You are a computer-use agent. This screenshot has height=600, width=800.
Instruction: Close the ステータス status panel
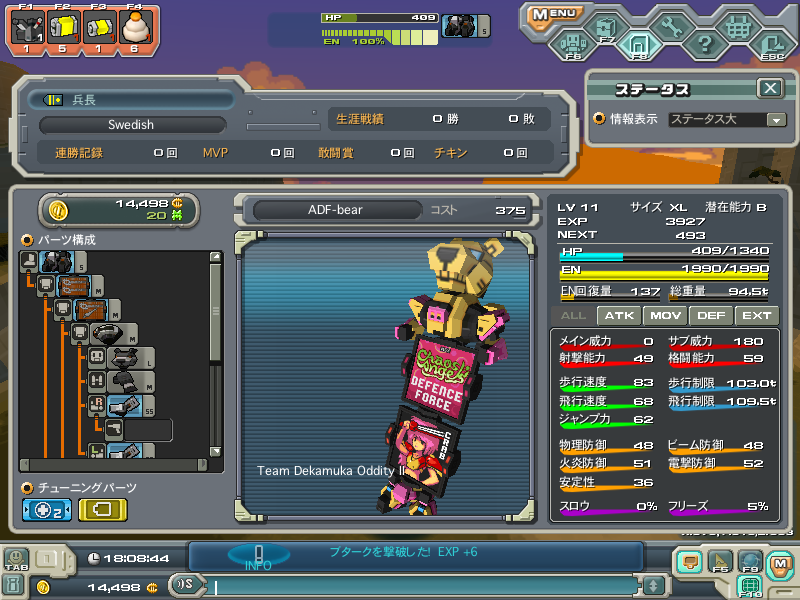(x=769, y=88)
